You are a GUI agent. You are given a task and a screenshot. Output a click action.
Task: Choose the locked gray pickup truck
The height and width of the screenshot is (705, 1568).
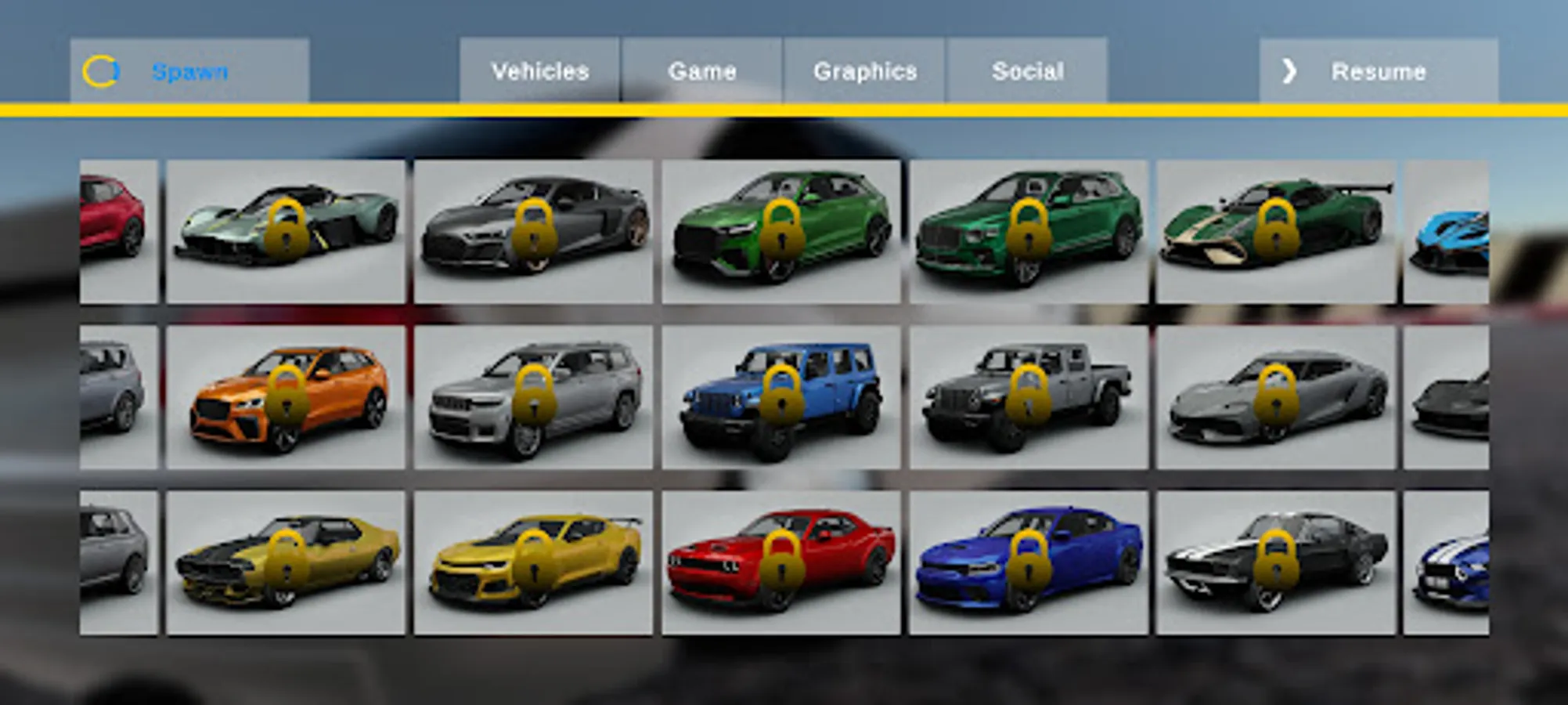pos(1028,397)
